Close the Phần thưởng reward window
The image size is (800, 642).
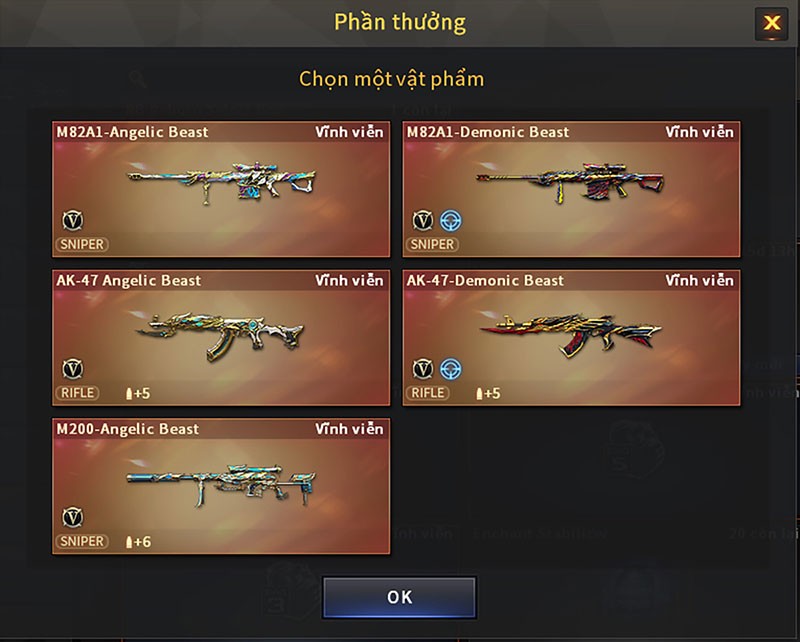click(x=771, y=23)
